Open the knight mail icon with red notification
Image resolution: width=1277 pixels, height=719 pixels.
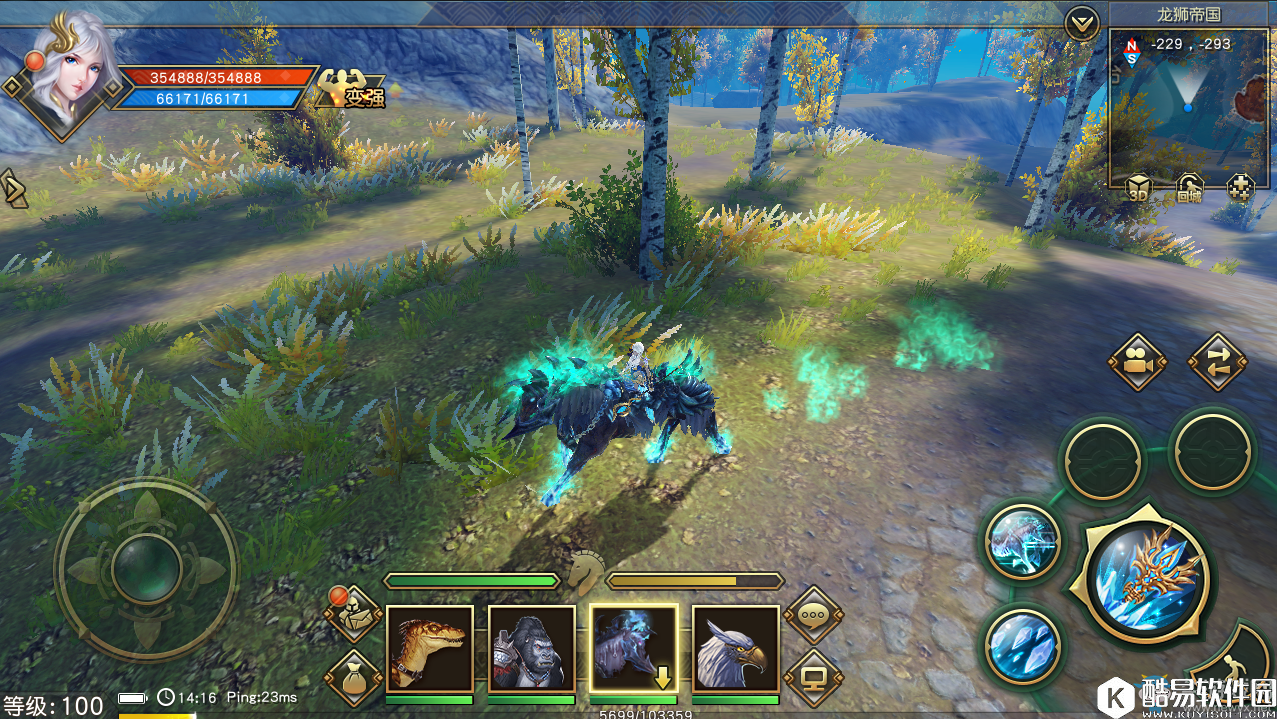(x=353, y=614)
